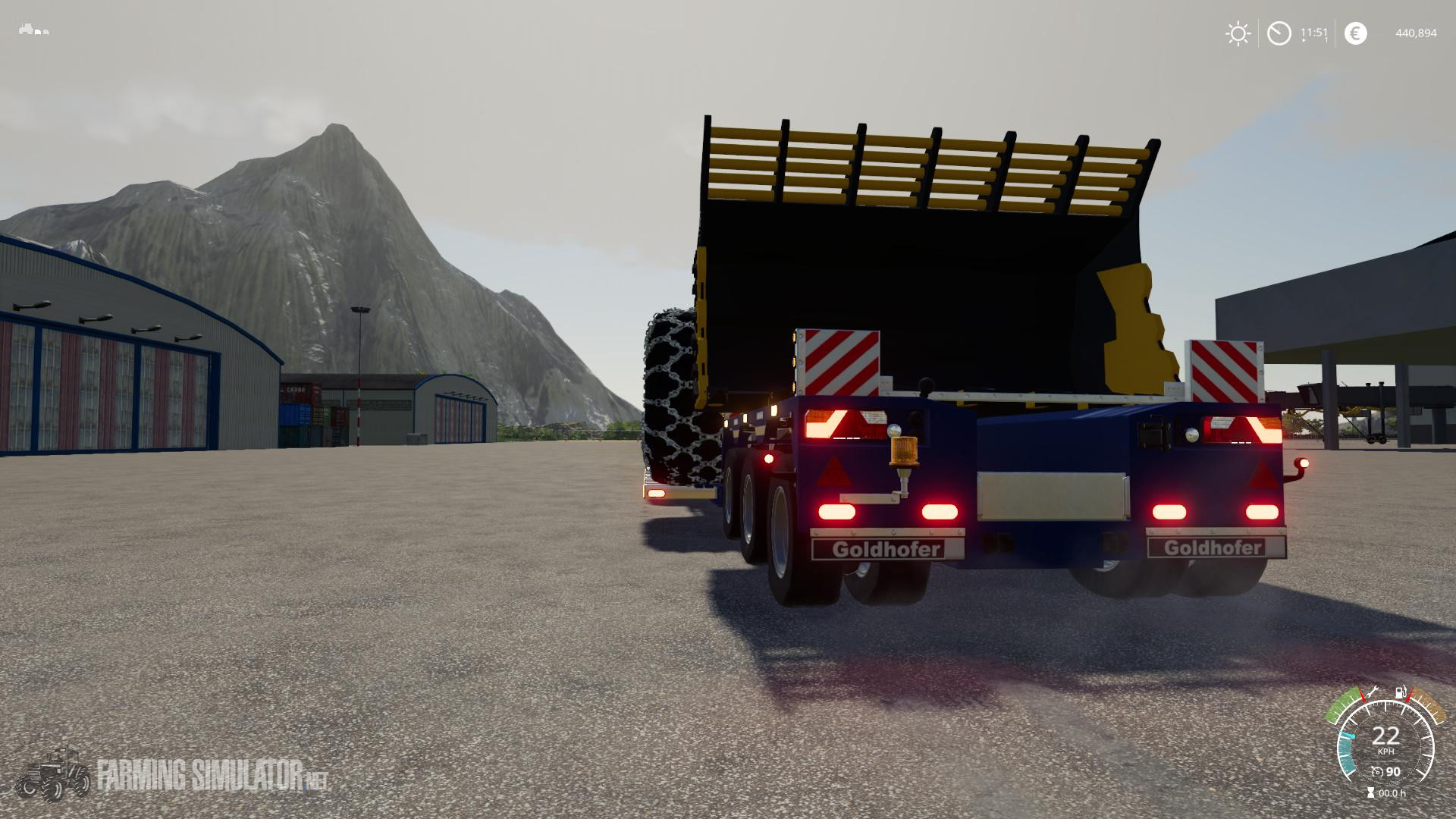Select the first trailer icon top left

pyautogui.click(x=38, y=33)
